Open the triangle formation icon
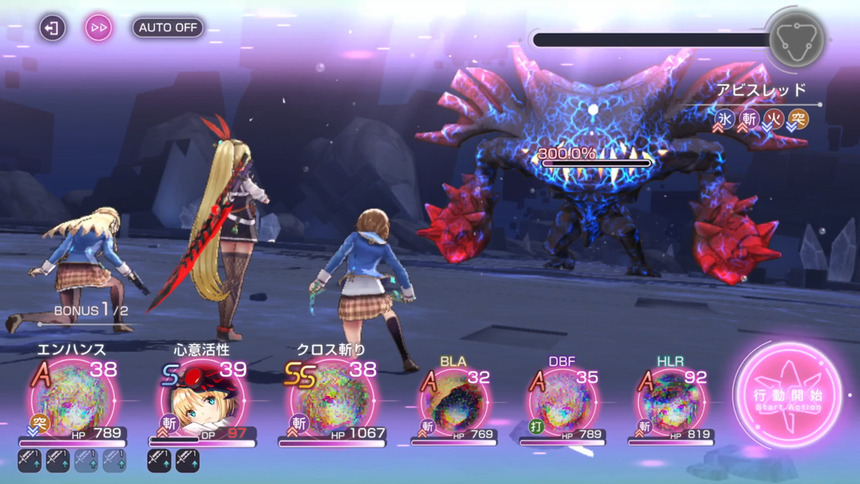860x484 pixels. [x=795, y=39]
